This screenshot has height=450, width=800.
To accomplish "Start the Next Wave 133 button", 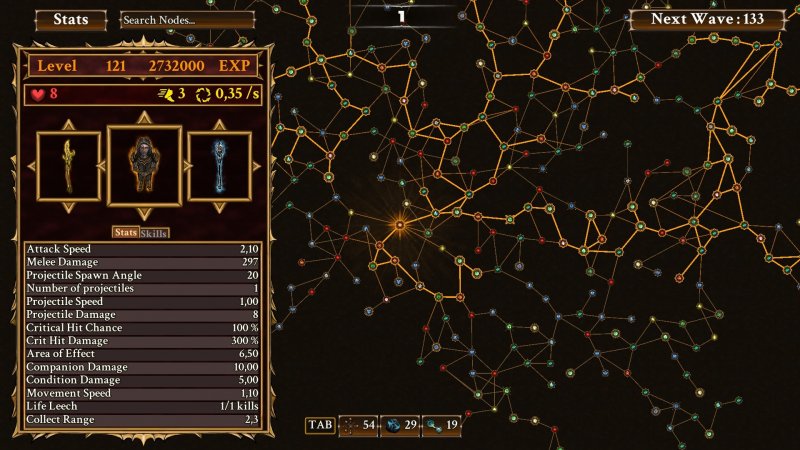I will click(x=705, y=19).
